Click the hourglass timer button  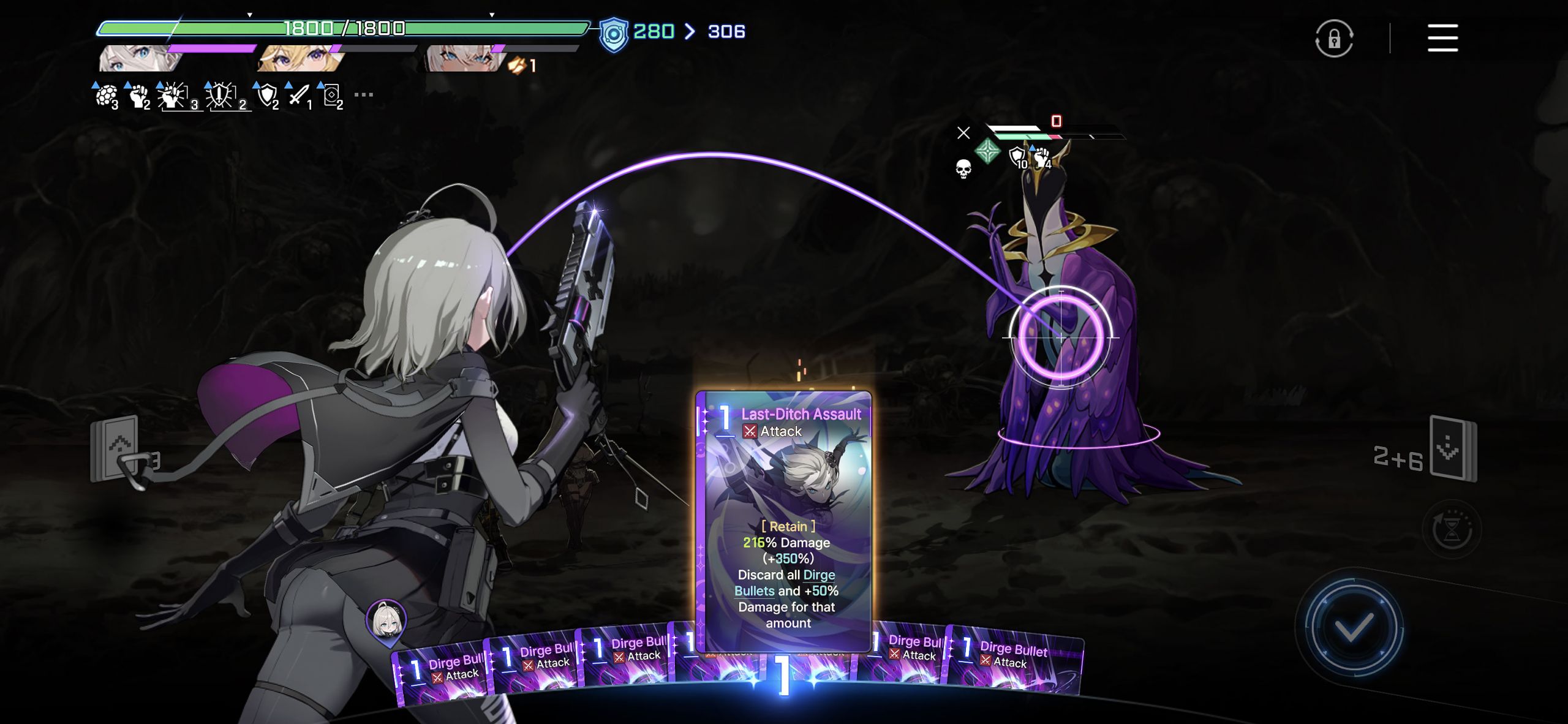[1451, 530]
